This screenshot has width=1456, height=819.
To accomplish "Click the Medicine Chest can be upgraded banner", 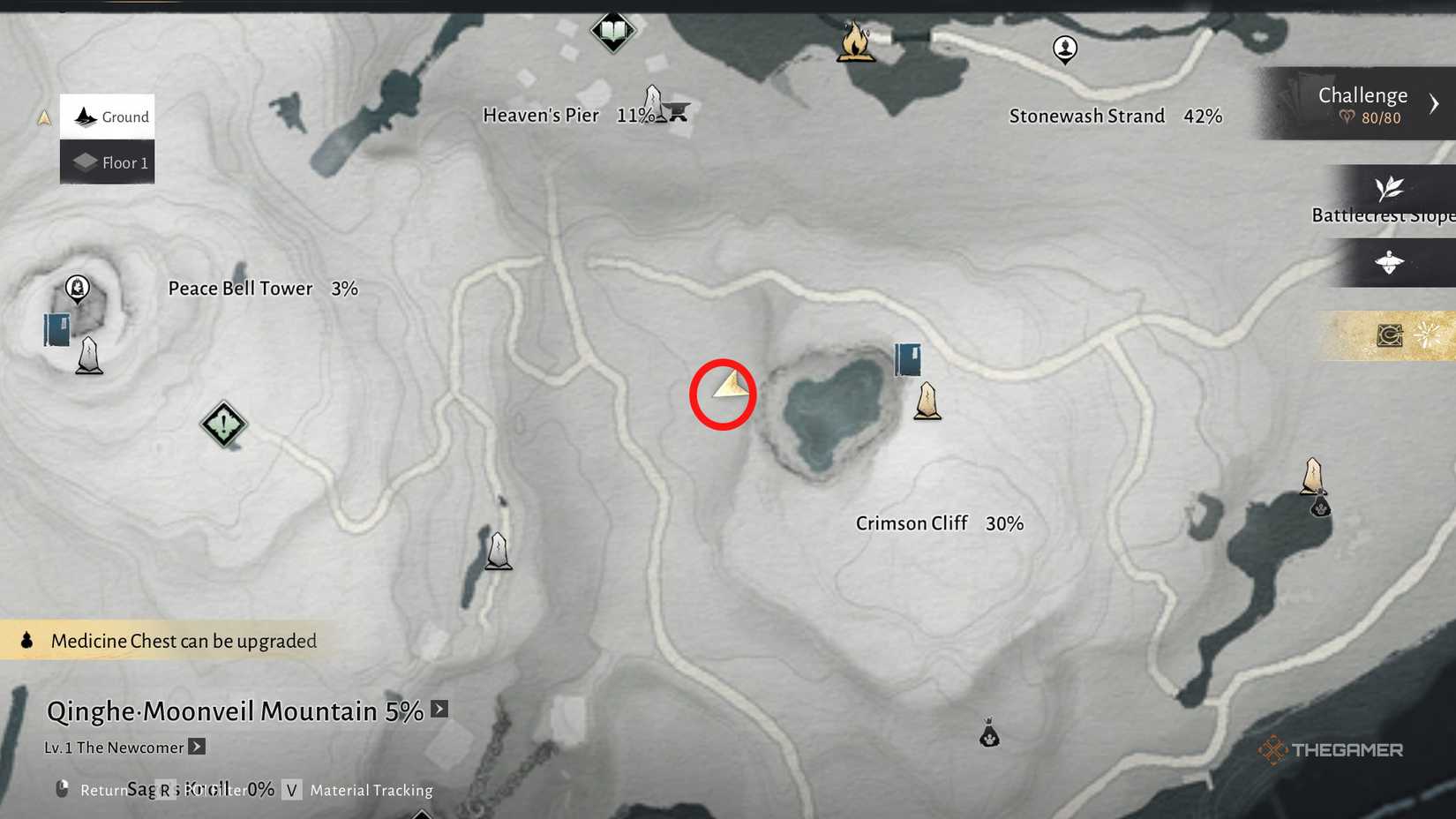I will (x=168, y=641).
